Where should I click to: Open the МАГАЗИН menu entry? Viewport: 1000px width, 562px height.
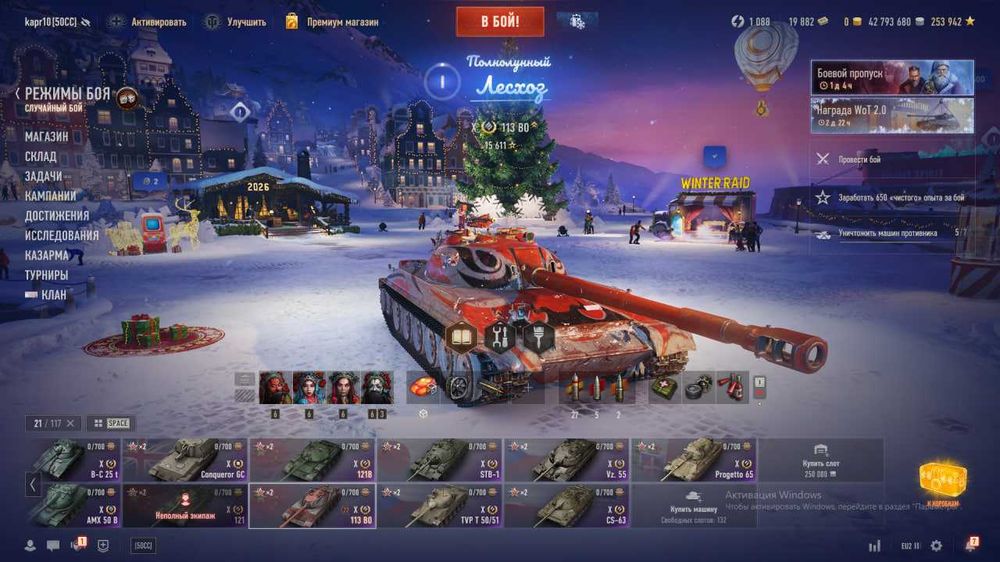click(x=47, y=136)
